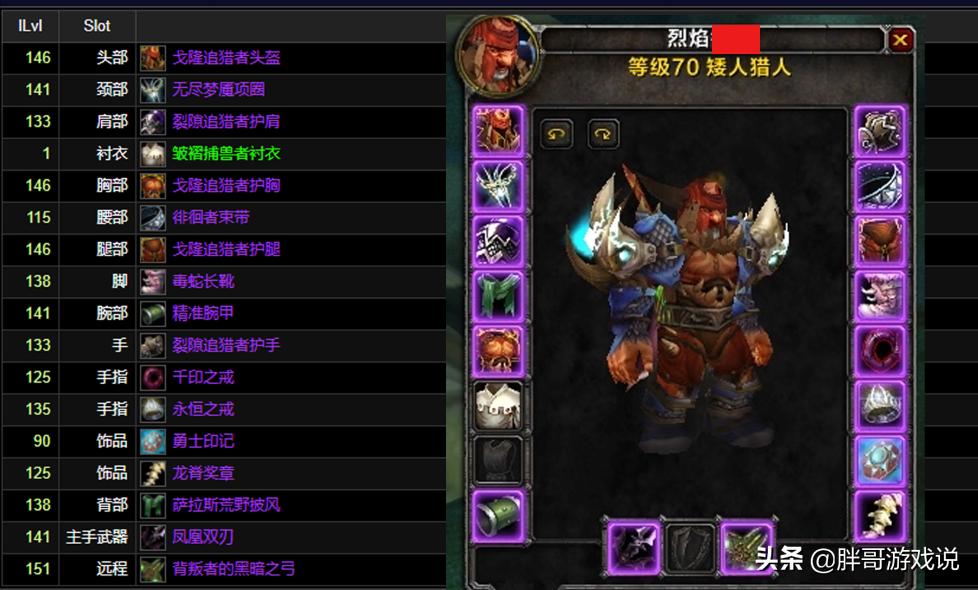Open the 千印之戒 ring link

[203, 377]
